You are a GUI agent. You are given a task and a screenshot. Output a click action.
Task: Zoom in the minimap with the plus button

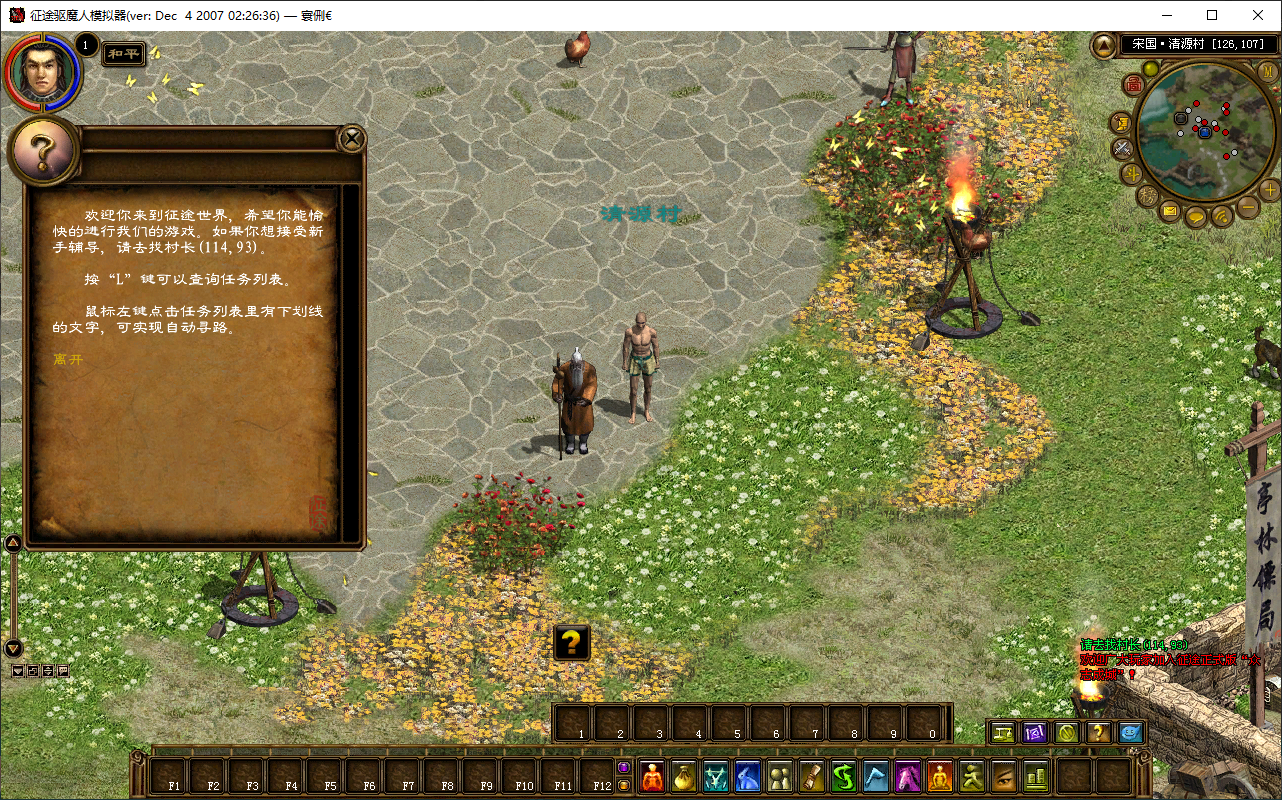pos(1270,189)
